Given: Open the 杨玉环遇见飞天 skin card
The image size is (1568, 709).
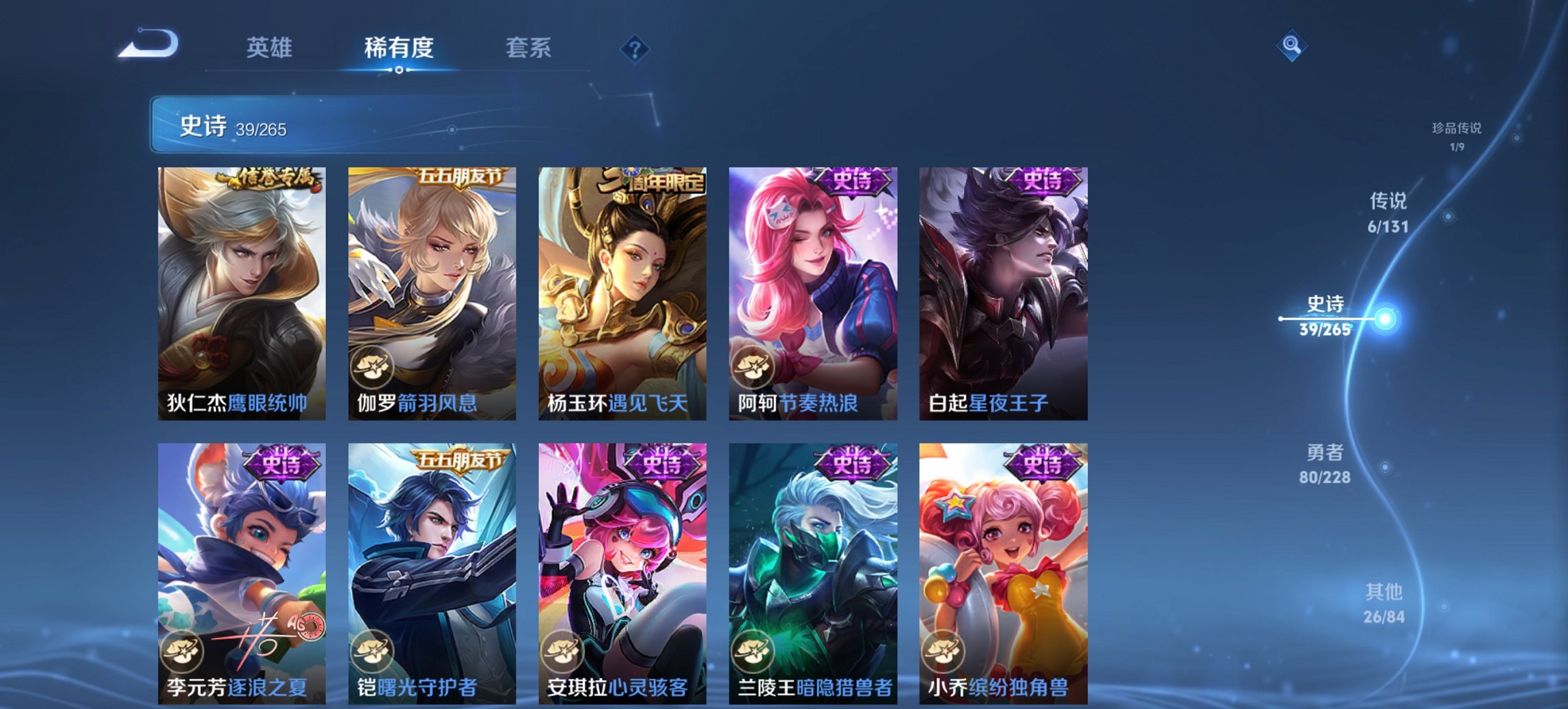Looking at the screenshot, I should click(x=622, y=287).
